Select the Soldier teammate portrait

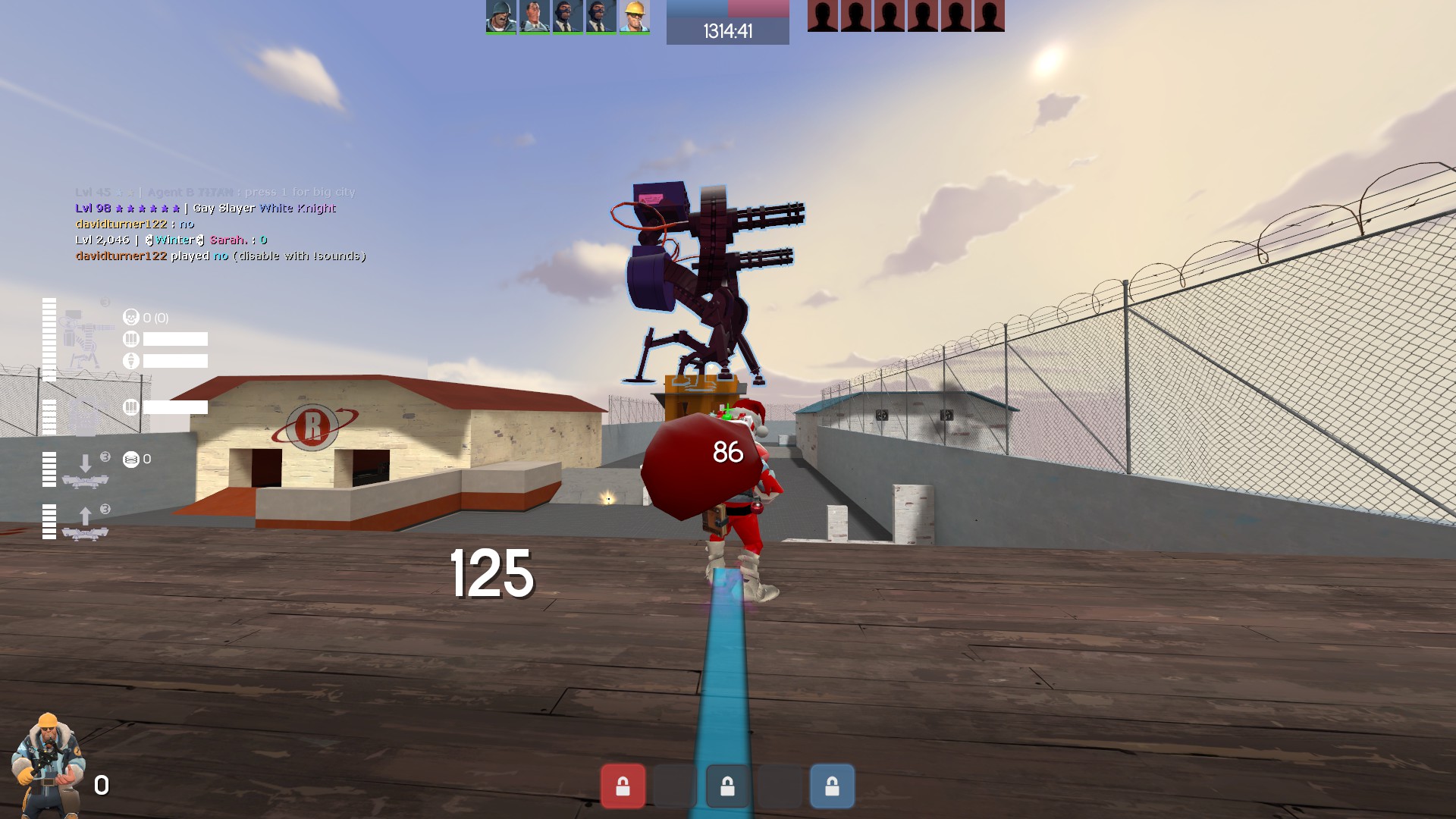pos(500,17)
